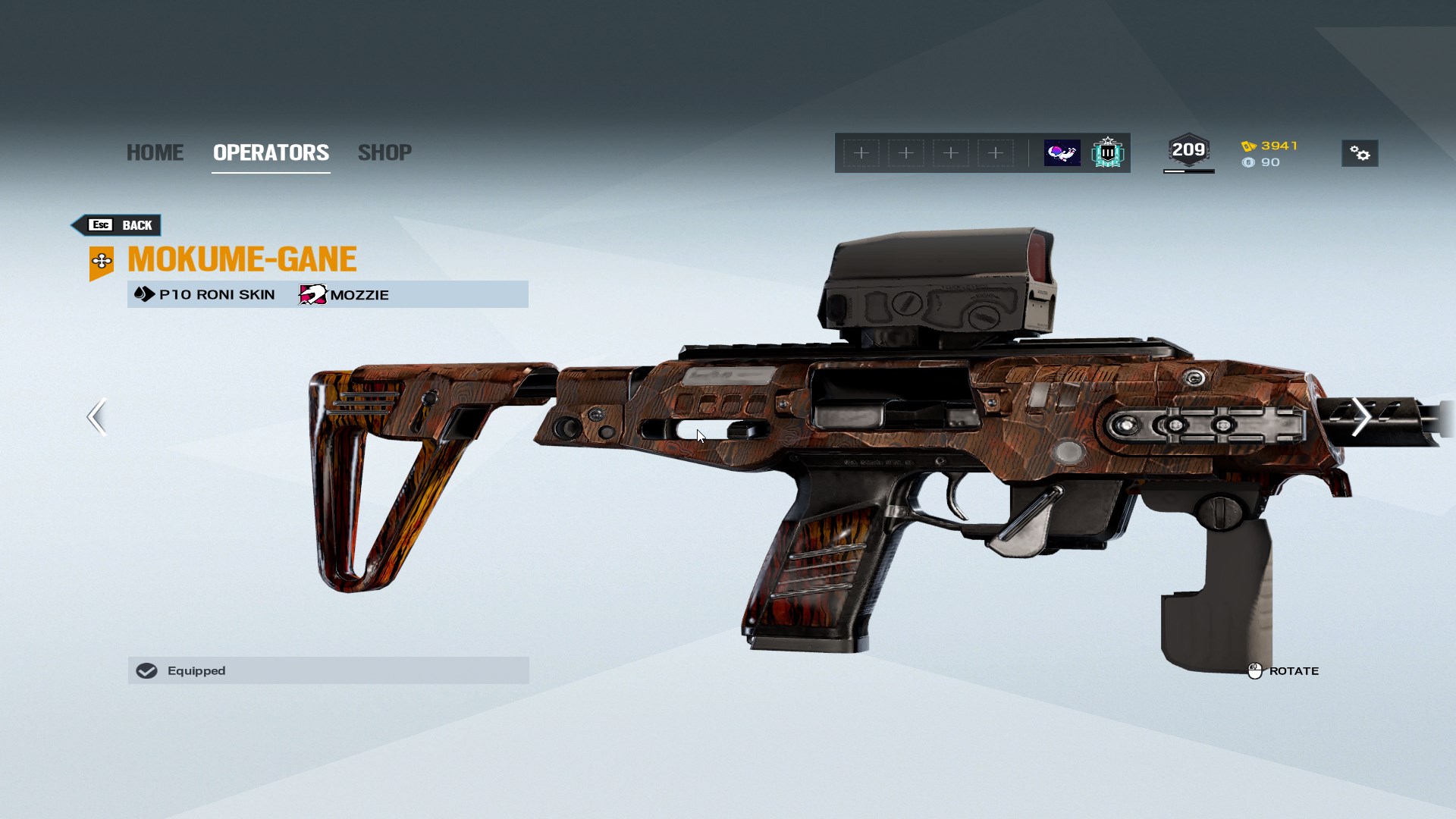Switch to the Operators tab
This screenshot has height=819, width=1456.
271,152
